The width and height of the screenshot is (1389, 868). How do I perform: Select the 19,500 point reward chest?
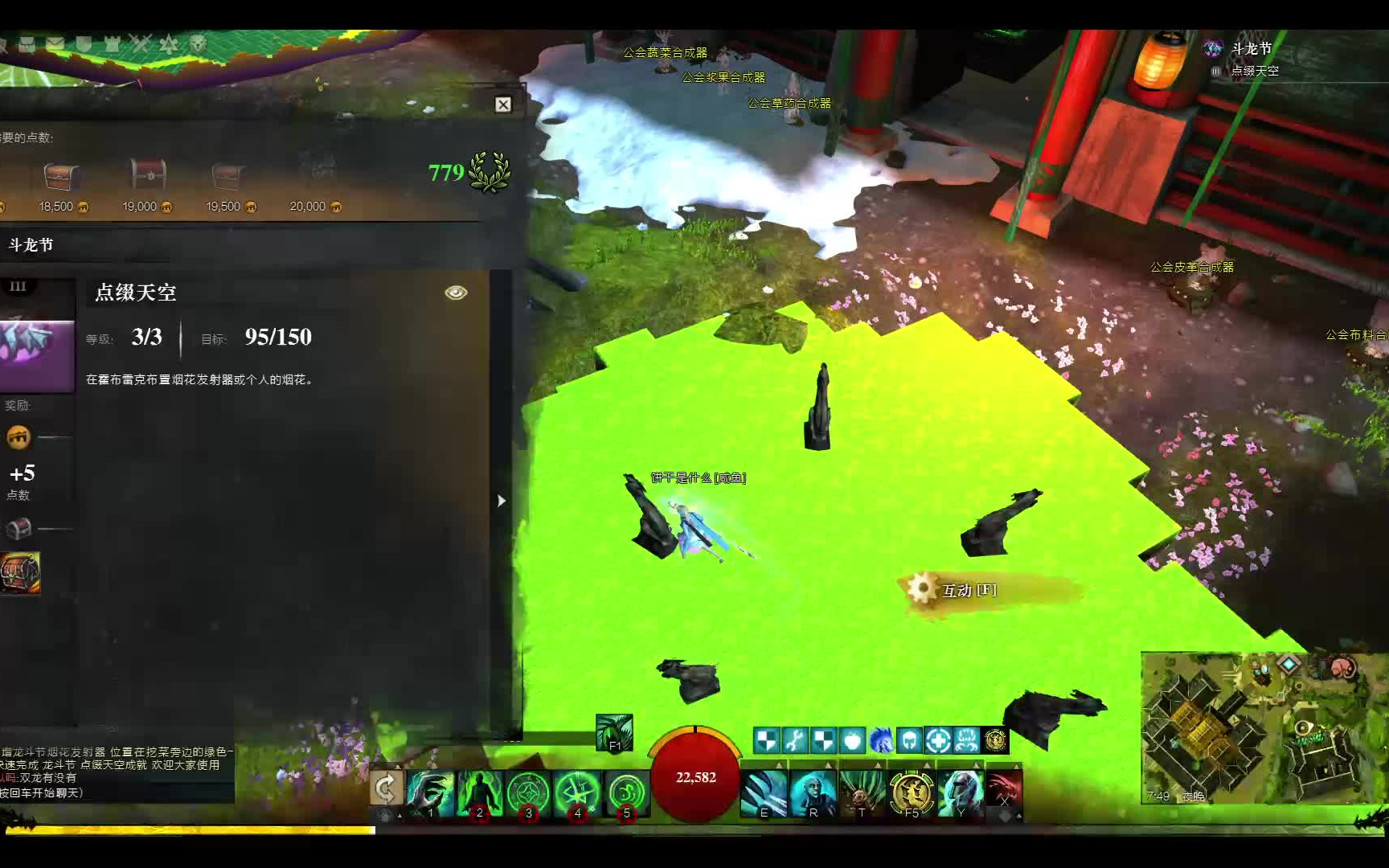point(228,175)
